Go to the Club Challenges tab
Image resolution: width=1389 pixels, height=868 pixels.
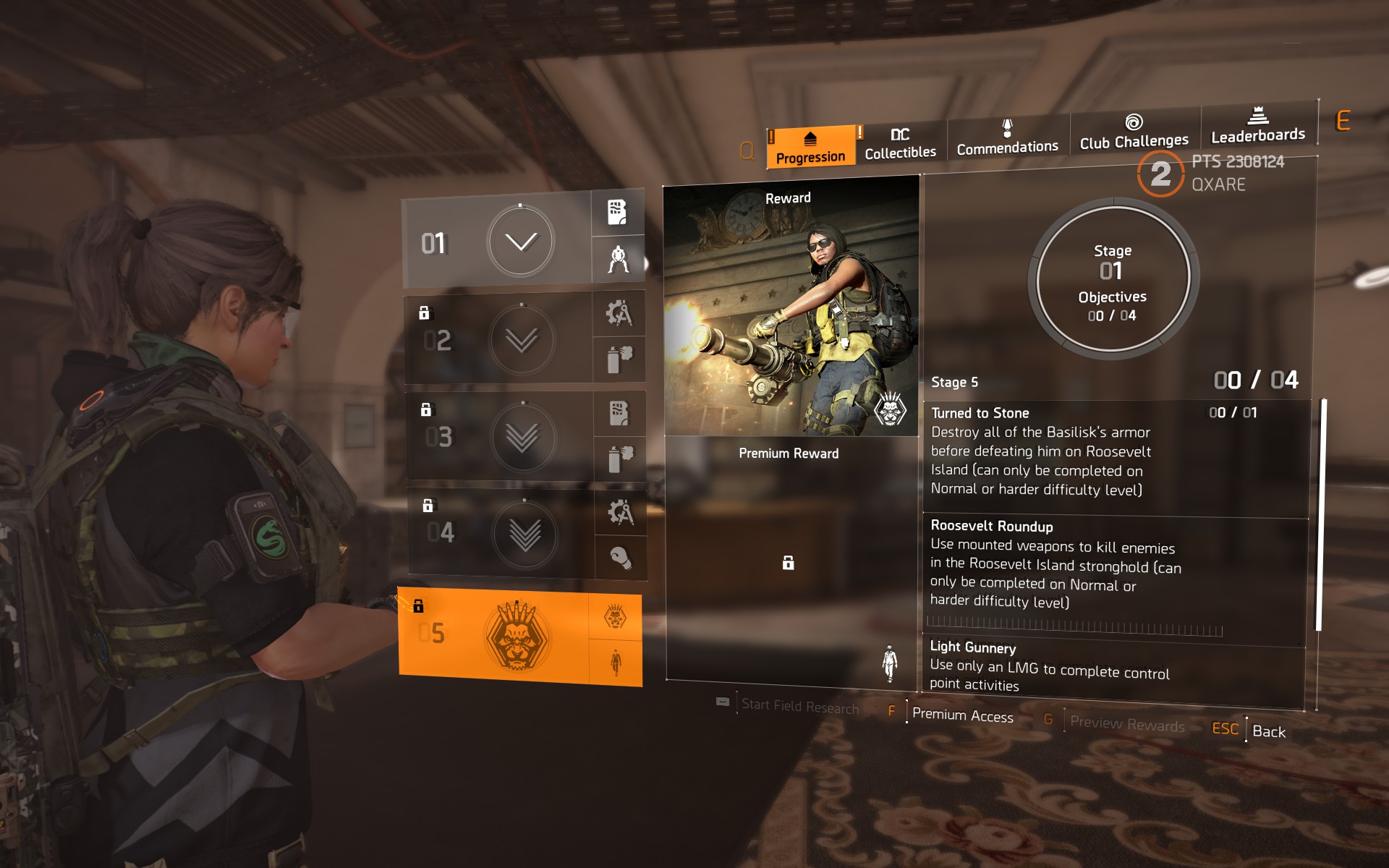point(1134,132)
